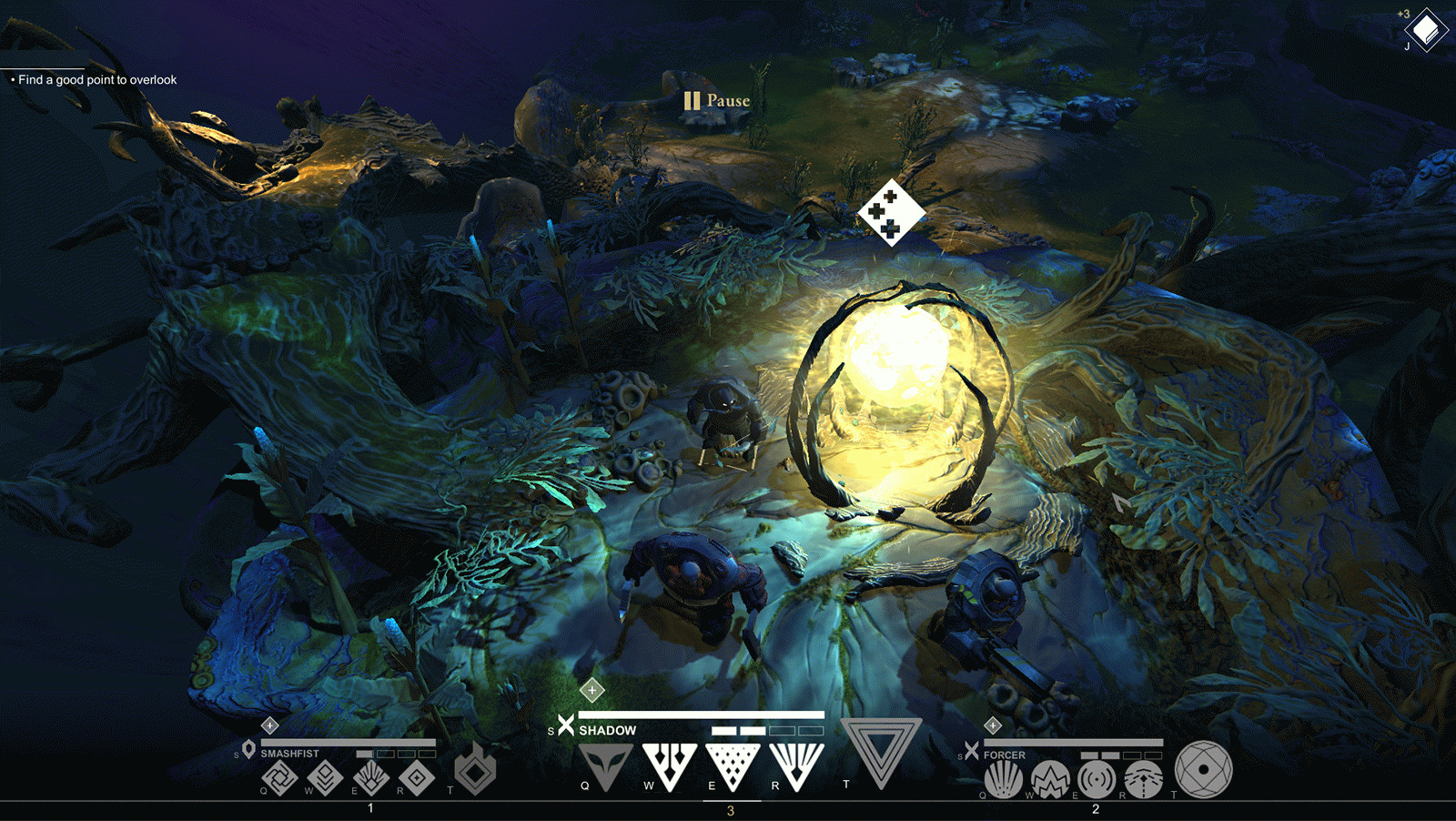Activate Forcer's sonar pulse E ability

click(1097, 780)
